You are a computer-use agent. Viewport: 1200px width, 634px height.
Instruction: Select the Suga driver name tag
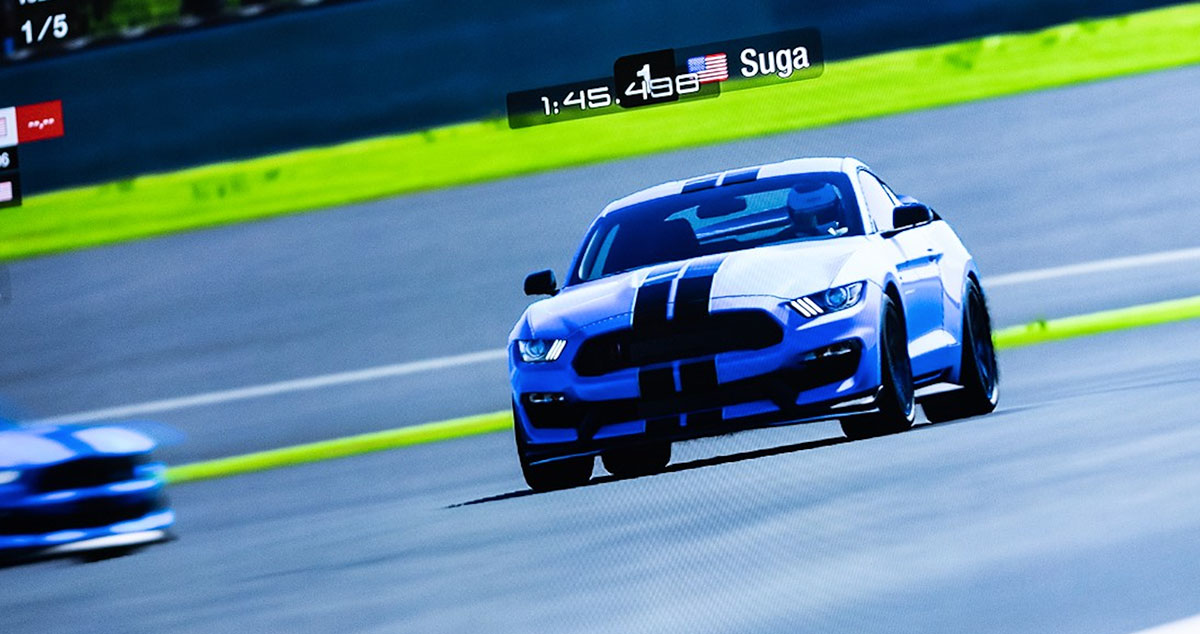773,62
